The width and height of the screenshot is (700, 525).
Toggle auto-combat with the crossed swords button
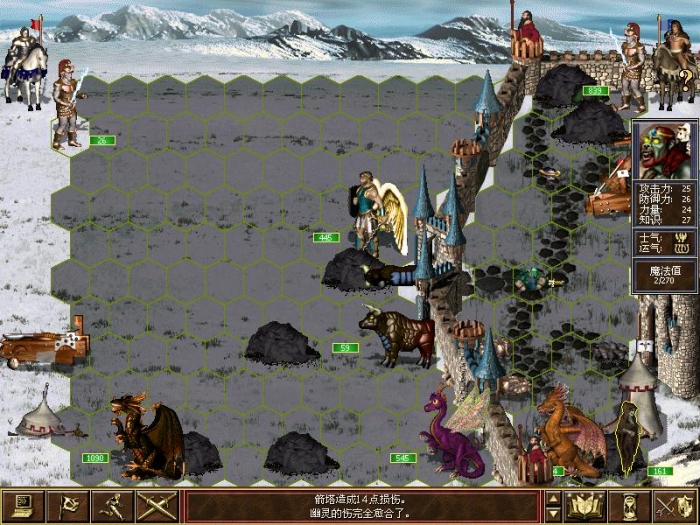coord(156,505)
